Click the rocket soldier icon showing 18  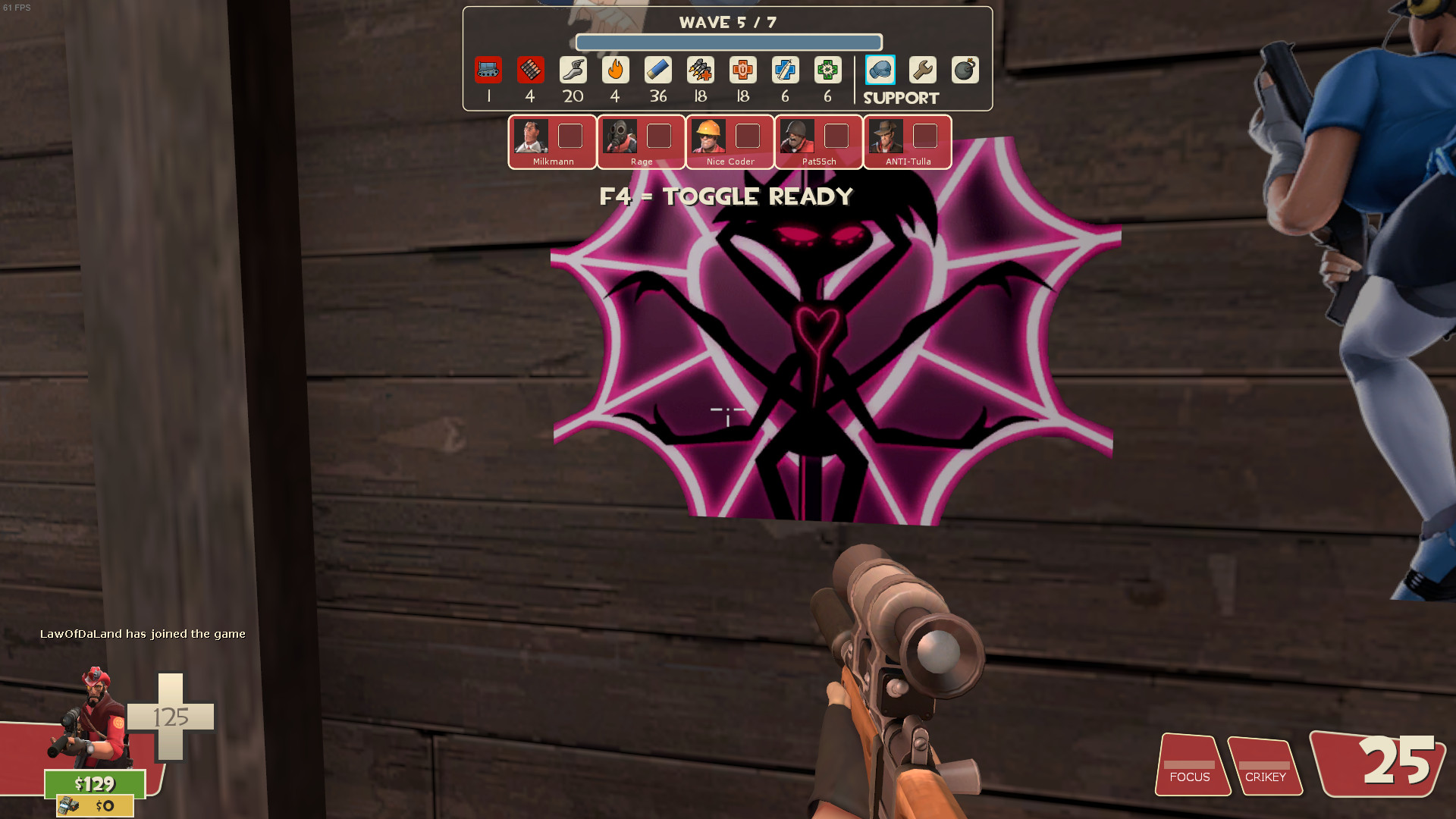(700, 70)
